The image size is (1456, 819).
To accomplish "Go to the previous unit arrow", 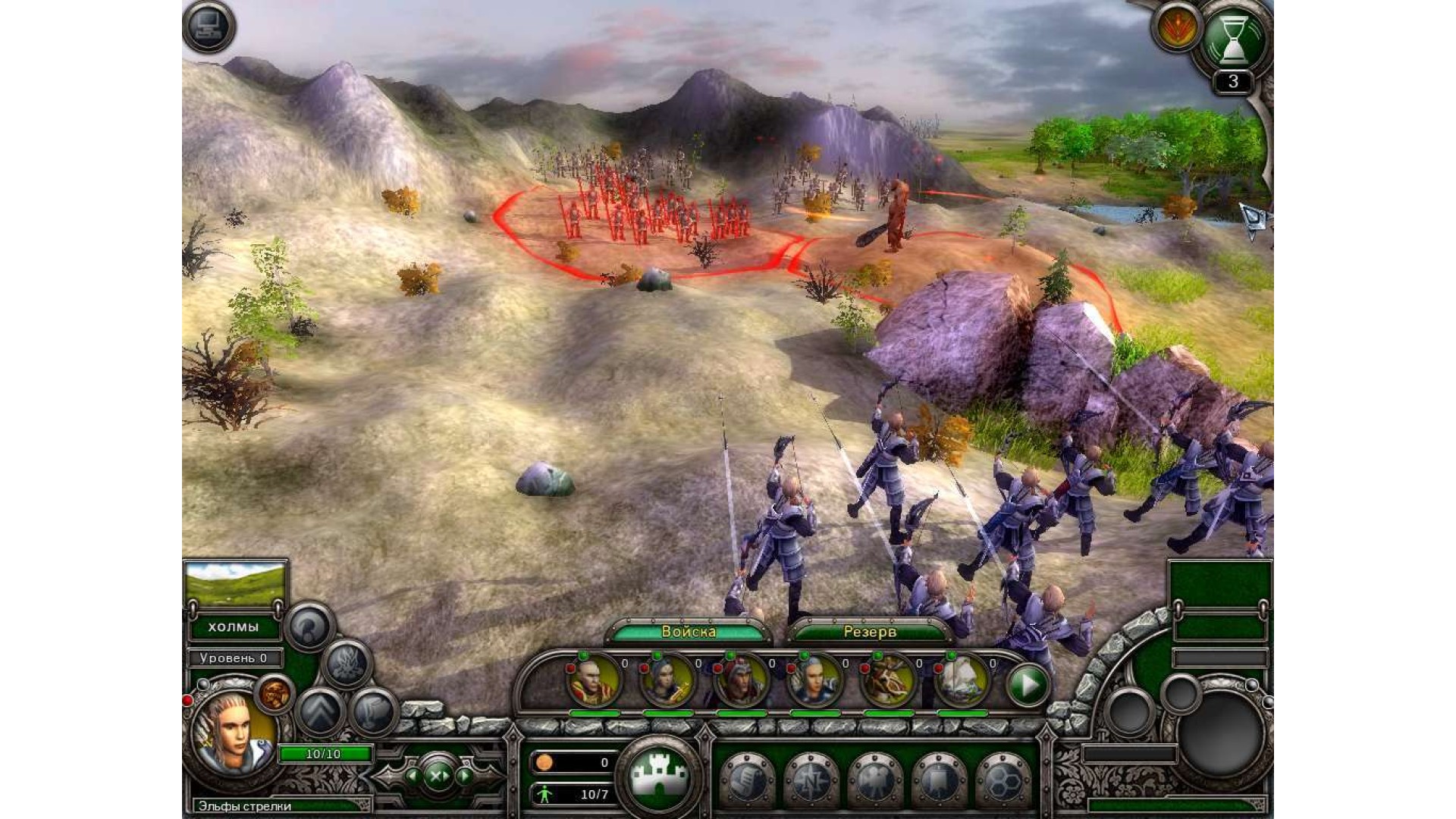I will pos(412,776).
